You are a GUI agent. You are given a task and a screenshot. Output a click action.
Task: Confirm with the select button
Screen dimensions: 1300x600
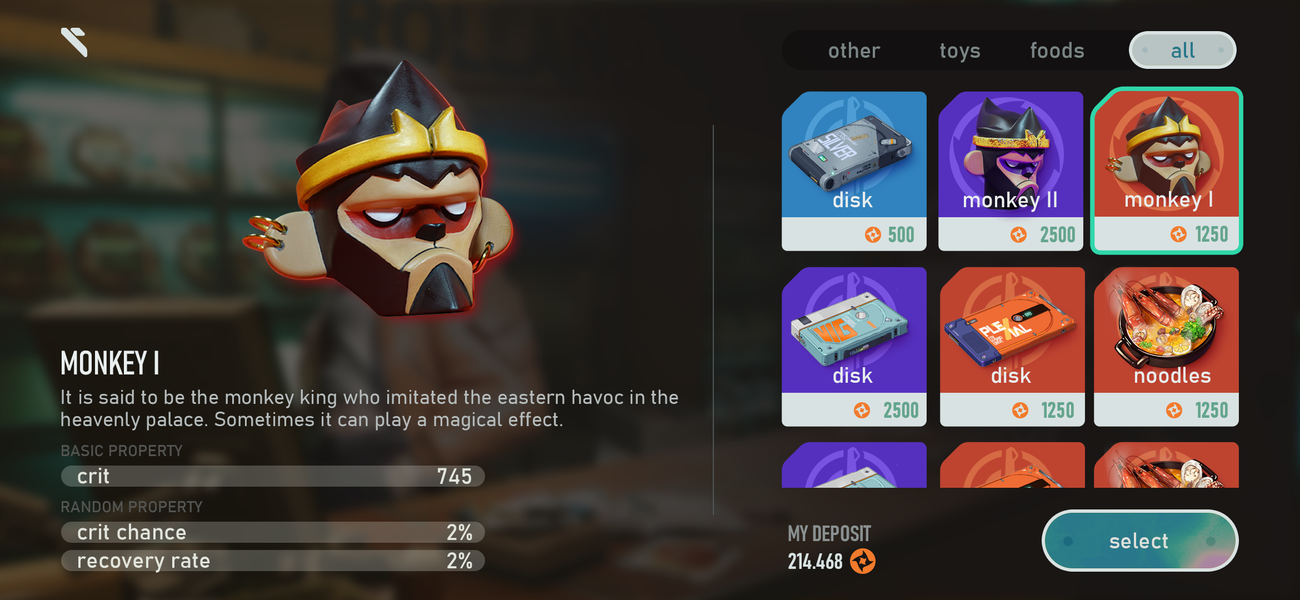point(1139,541)
